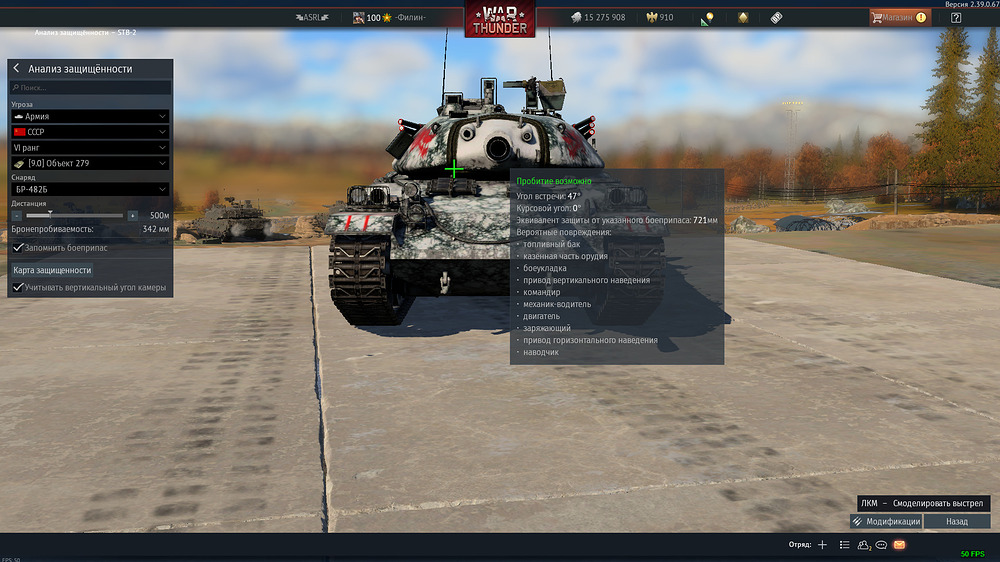Expand the VI ранг rank dropdown
This screenshot has height=562, width=1000.
point(90,148)
